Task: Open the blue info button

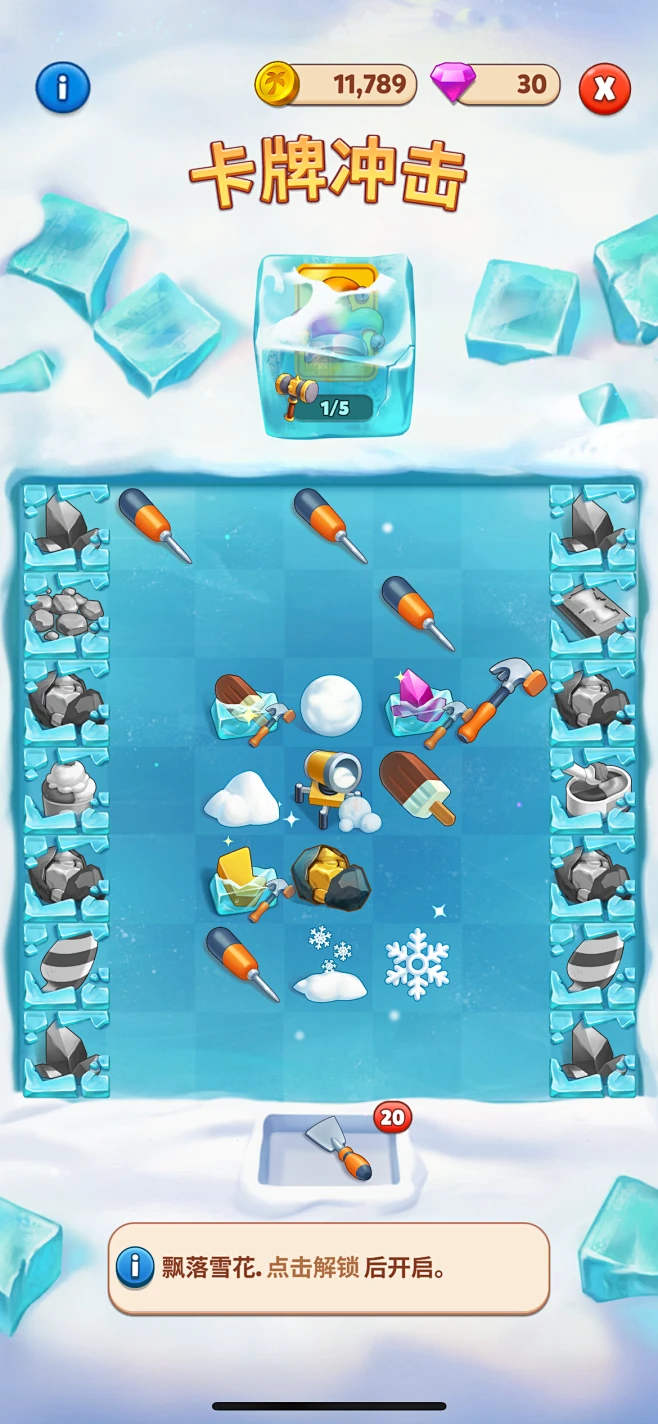Action: click(x=62, y=88)
